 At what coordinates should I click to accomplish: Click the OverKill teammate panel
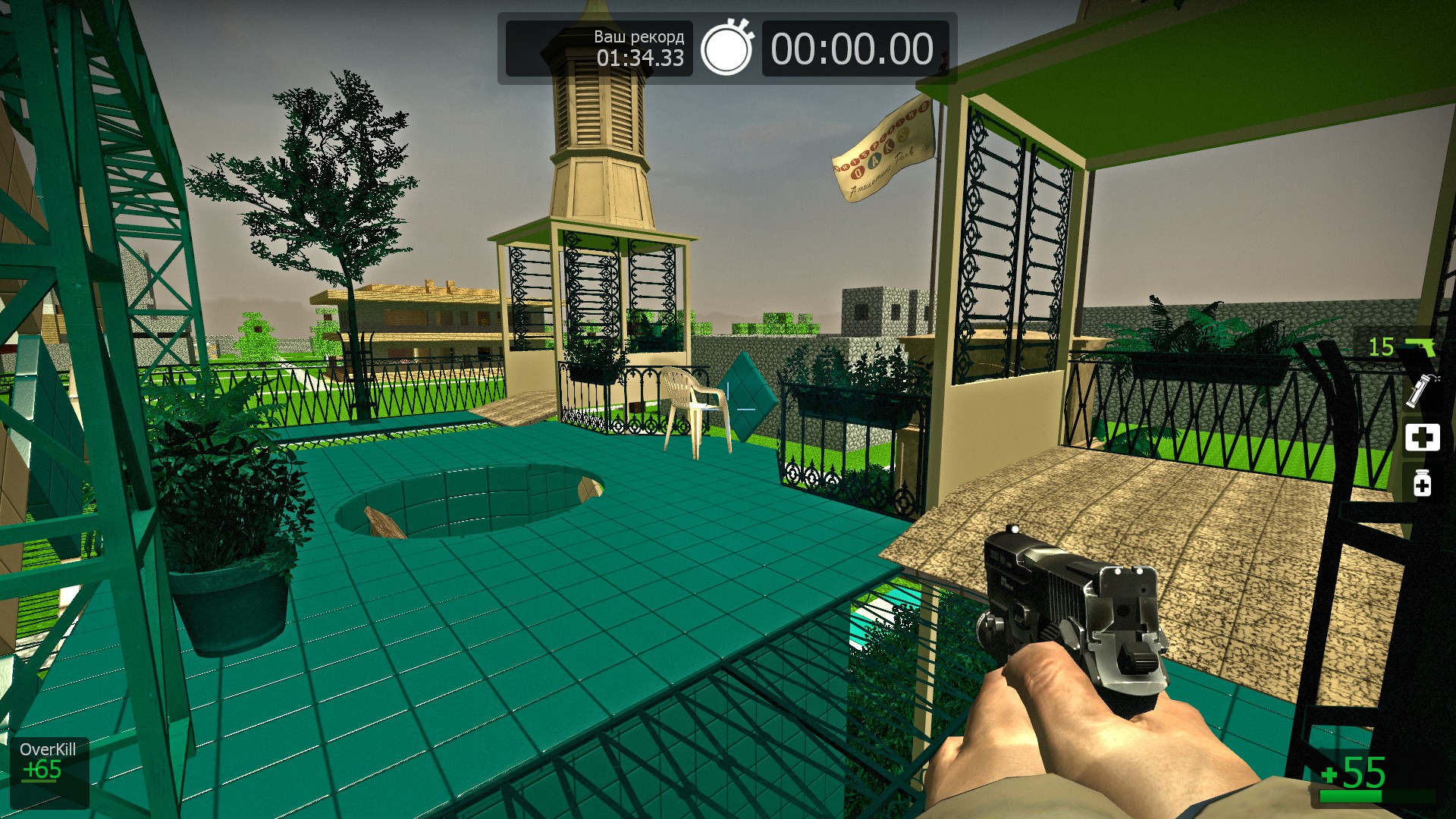(x=49, y=771)
